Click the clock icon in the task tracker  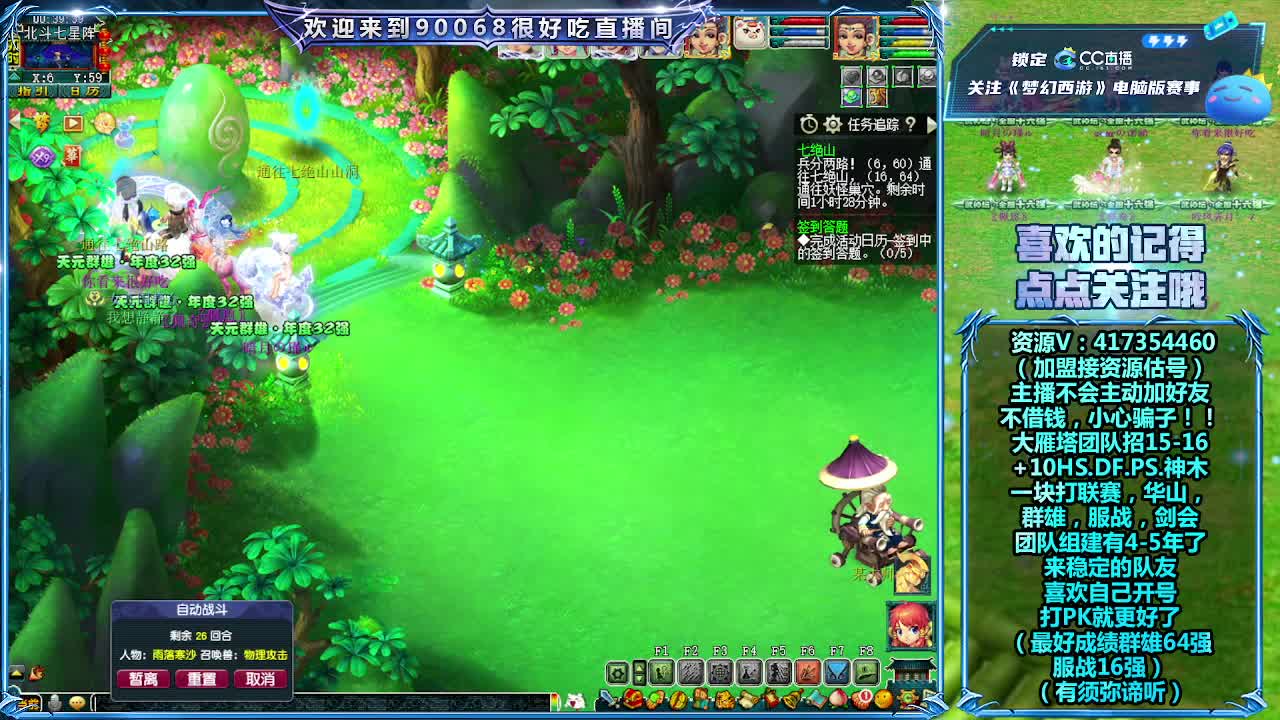(x=810, y=124)
